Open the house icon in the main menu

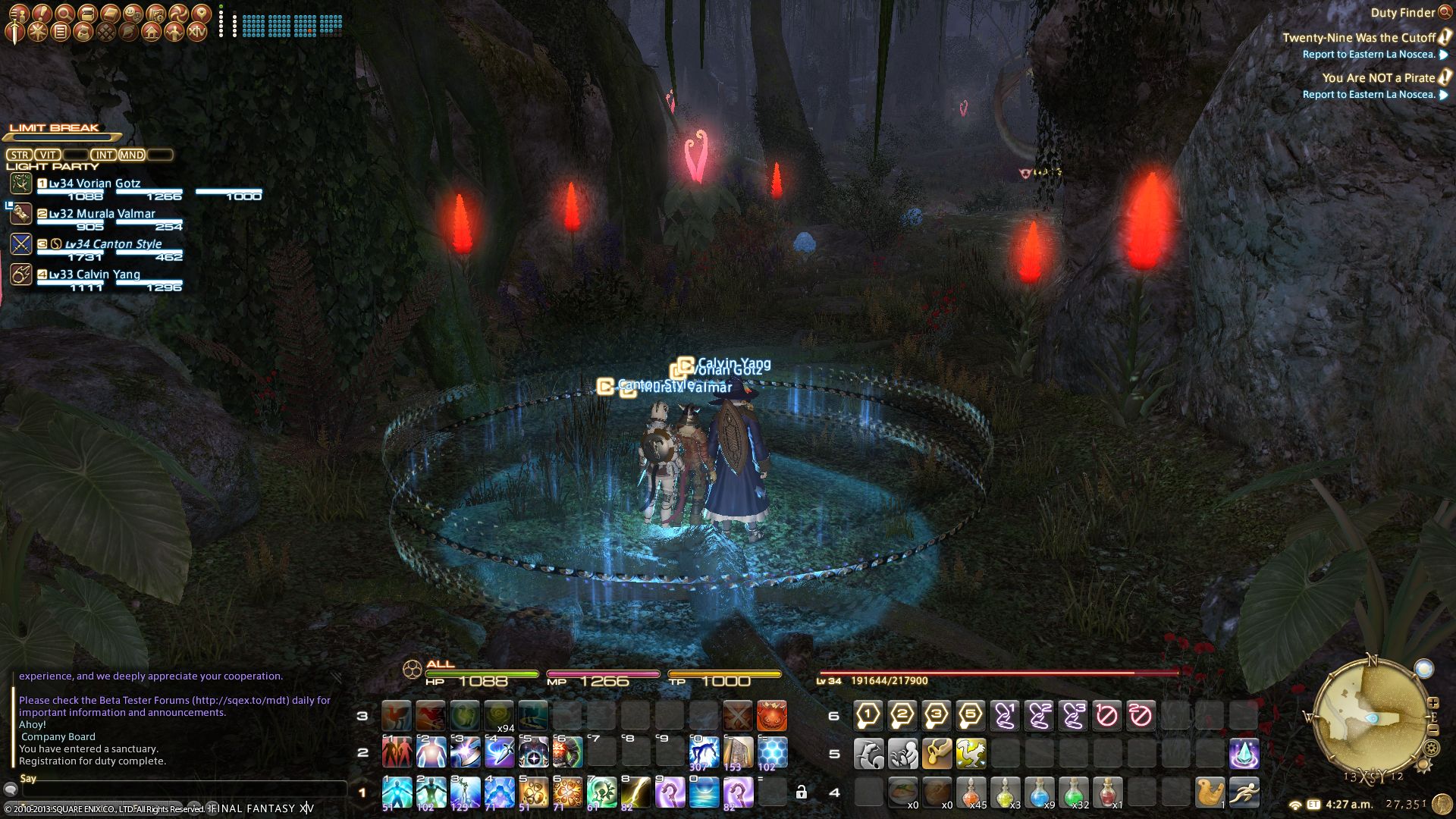[x=152, y=32]
